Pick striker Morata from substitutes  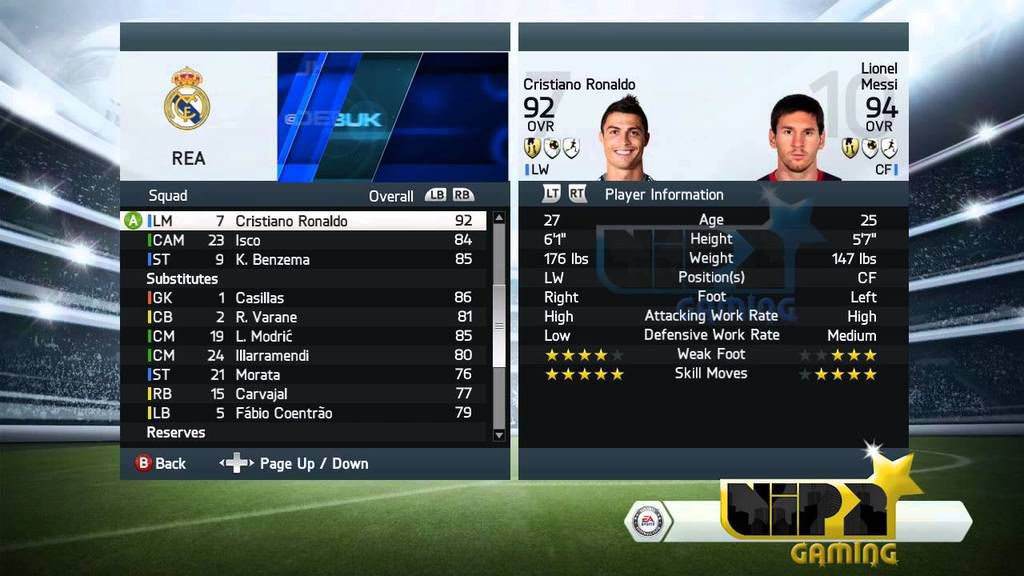click(x=258, y=374)
